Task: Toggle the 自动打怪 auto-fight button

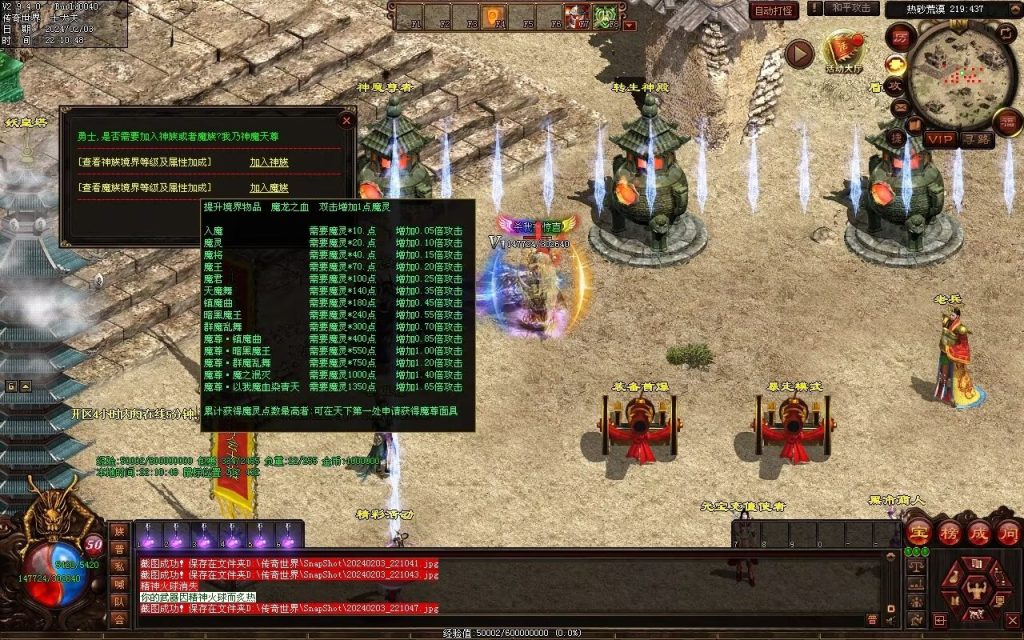Action: pyautogui.click(x=774, y=11)
